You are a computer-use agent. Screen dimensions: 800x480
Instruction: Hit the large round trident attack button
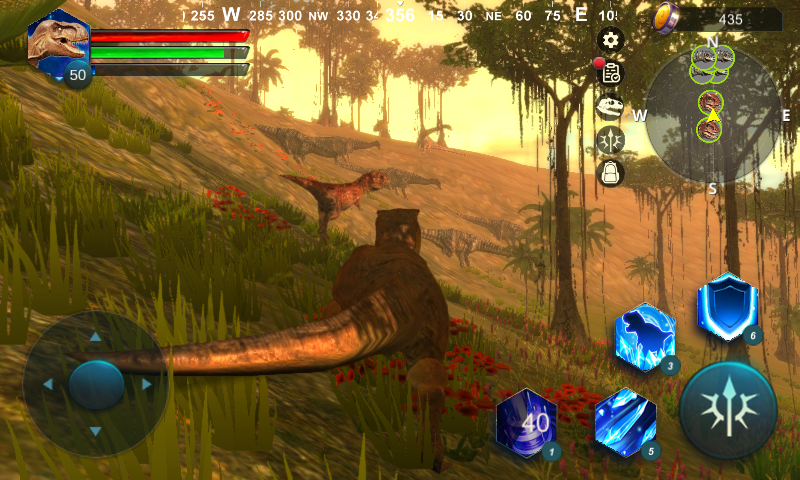tap(728, 410)
